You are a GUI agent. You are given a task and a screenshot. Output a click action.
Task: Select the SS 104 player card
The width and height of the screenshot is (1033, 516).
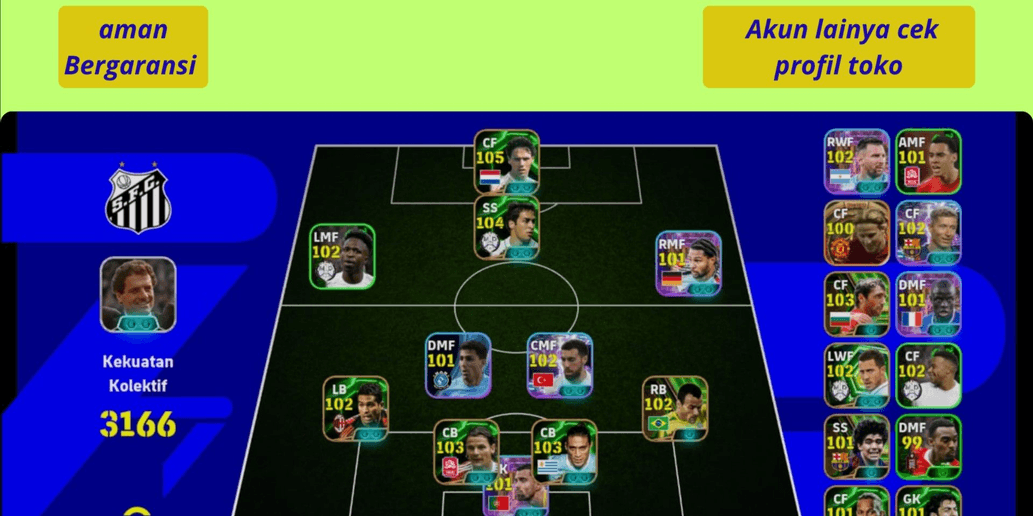(x=506, y=228)
